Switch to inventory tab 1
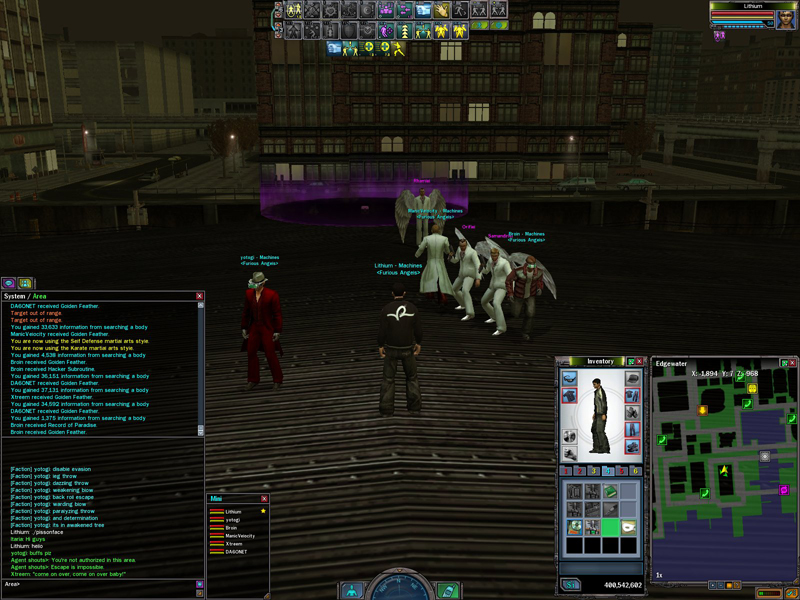 click(x=567, y=470)
